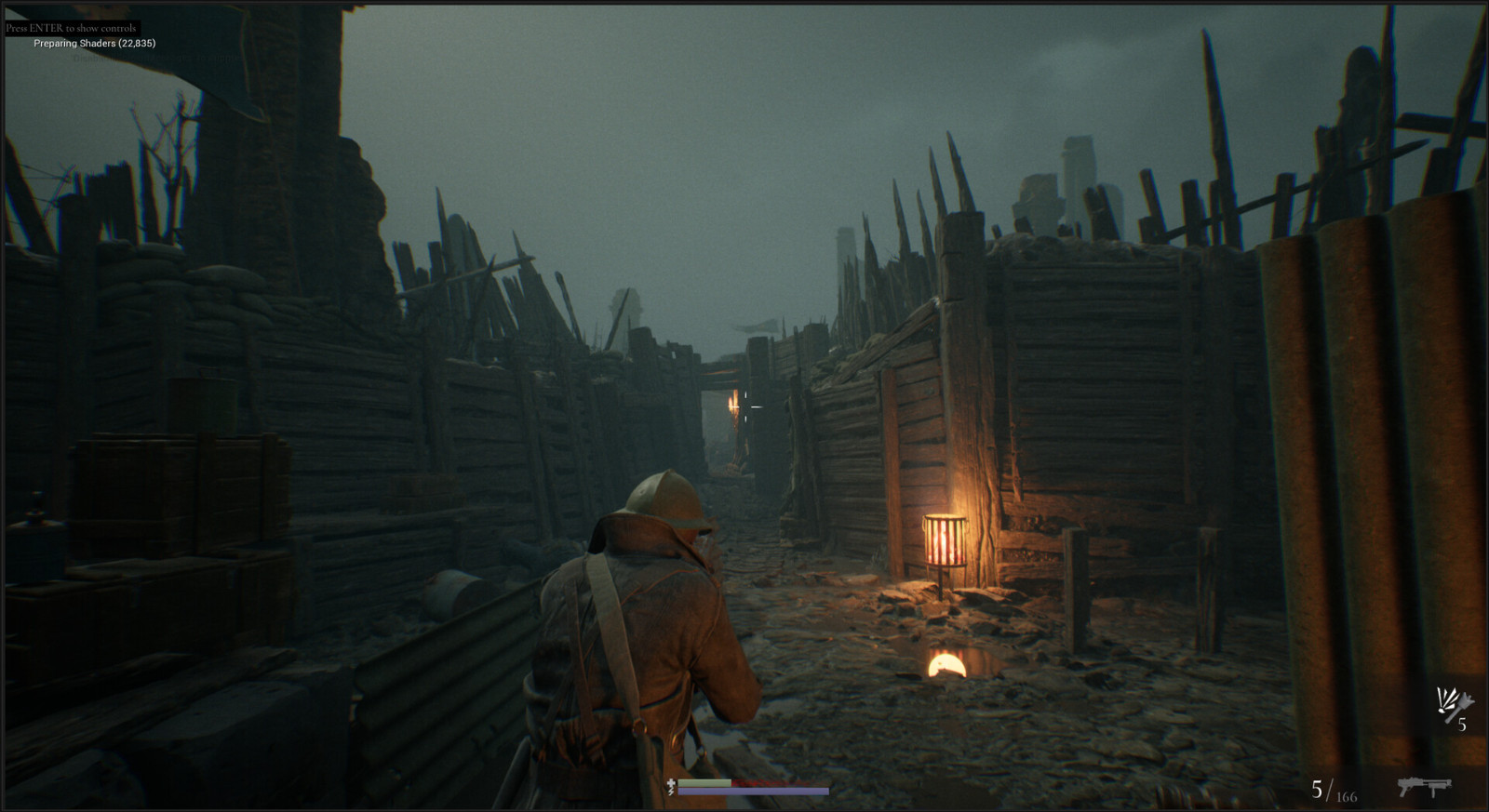This screenshot has width=1489, height=812.
Task: Click the Press ENTER to show controls banner
Action: pos(70,27)
